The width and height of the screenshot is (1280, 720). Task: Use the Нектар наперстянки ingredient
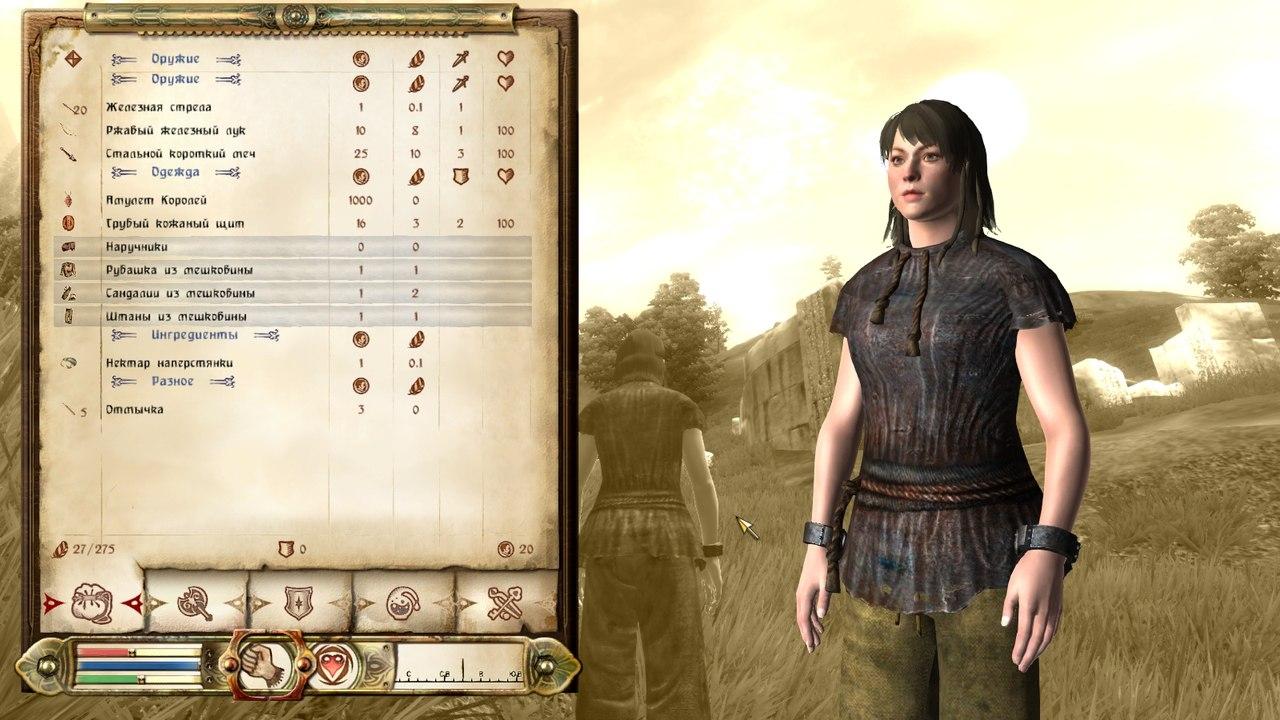[x=170, y=363]
